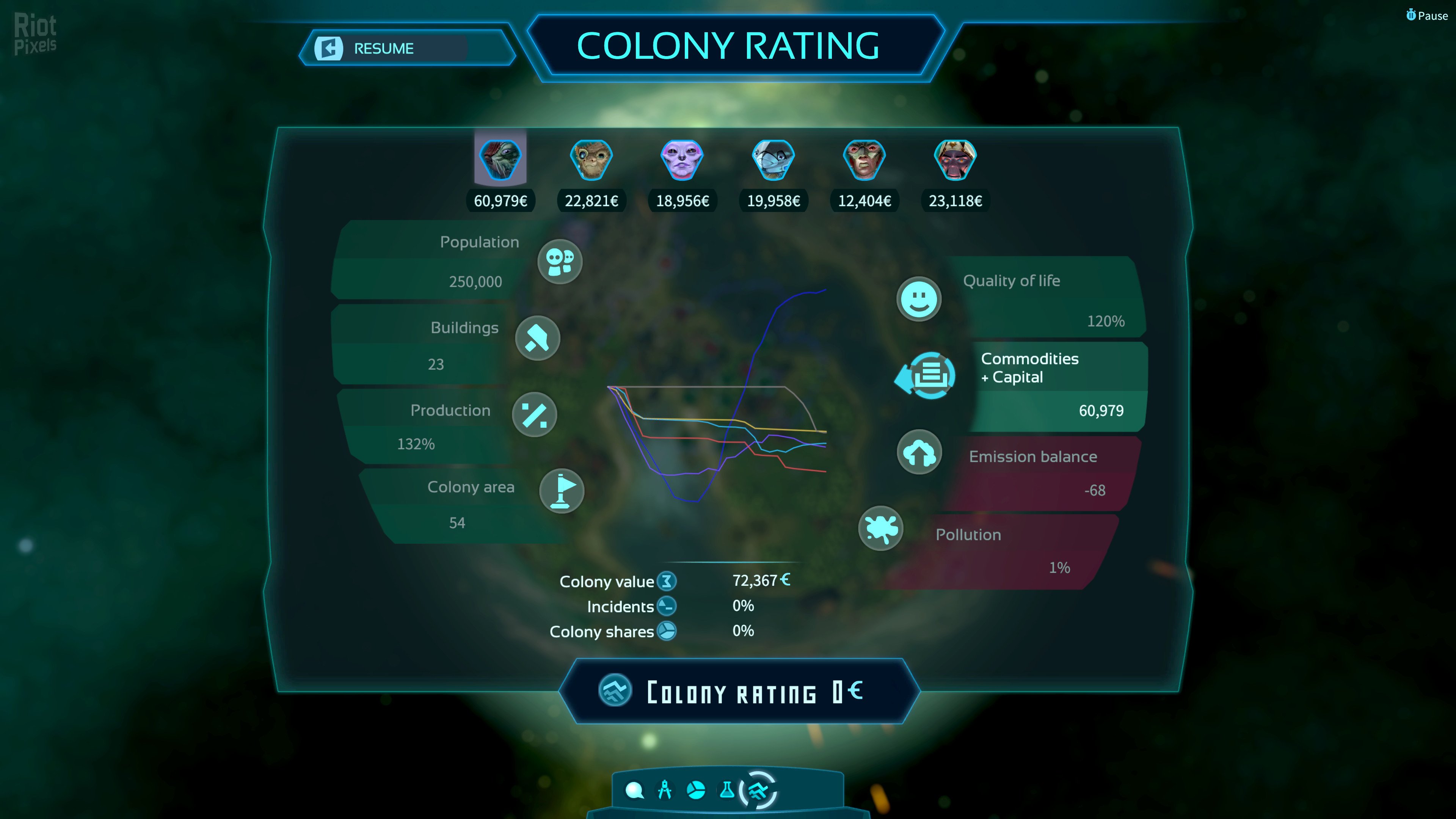Viewport: 1456px width, 819px height.
Task: Show the Population graph
Action: 560,261
